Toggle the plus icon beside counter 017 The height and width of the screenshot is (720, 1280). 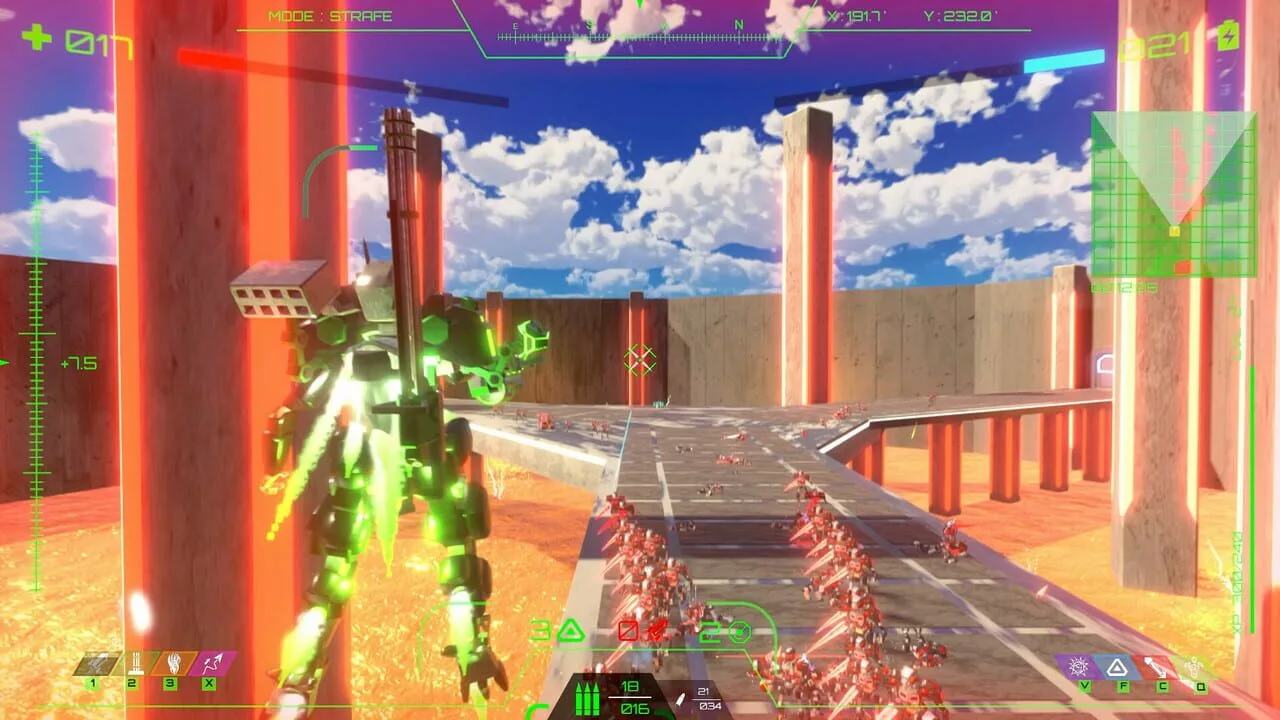(x=38, y=40)
